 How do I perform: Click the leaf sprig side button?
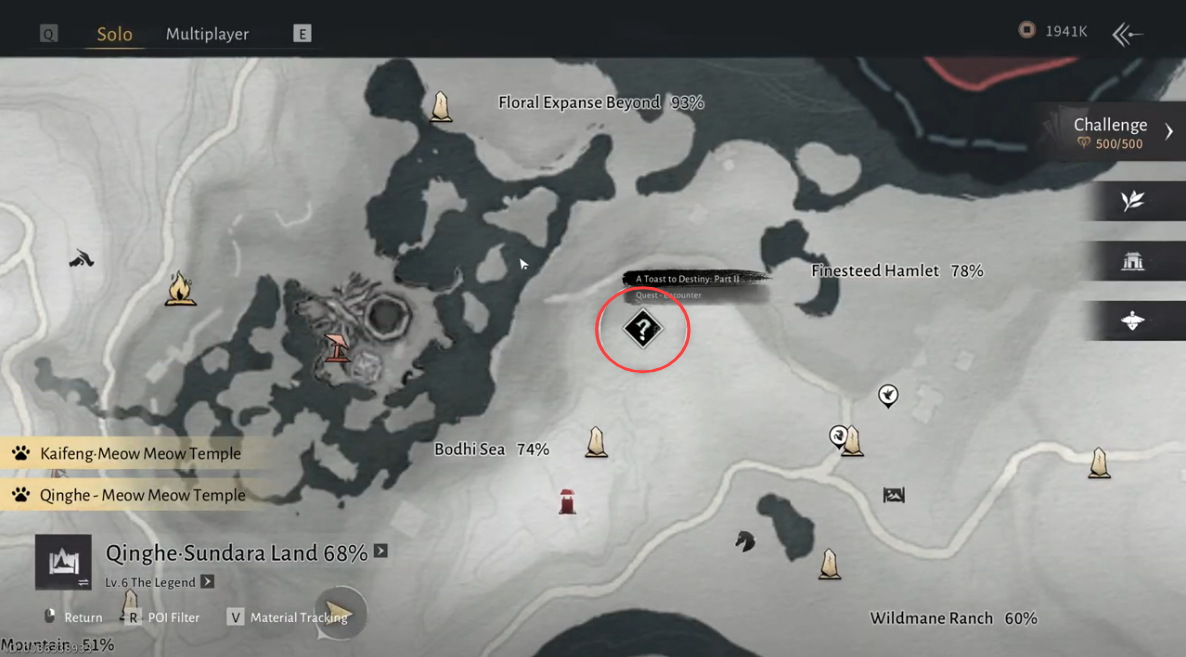click(1133, 201)
